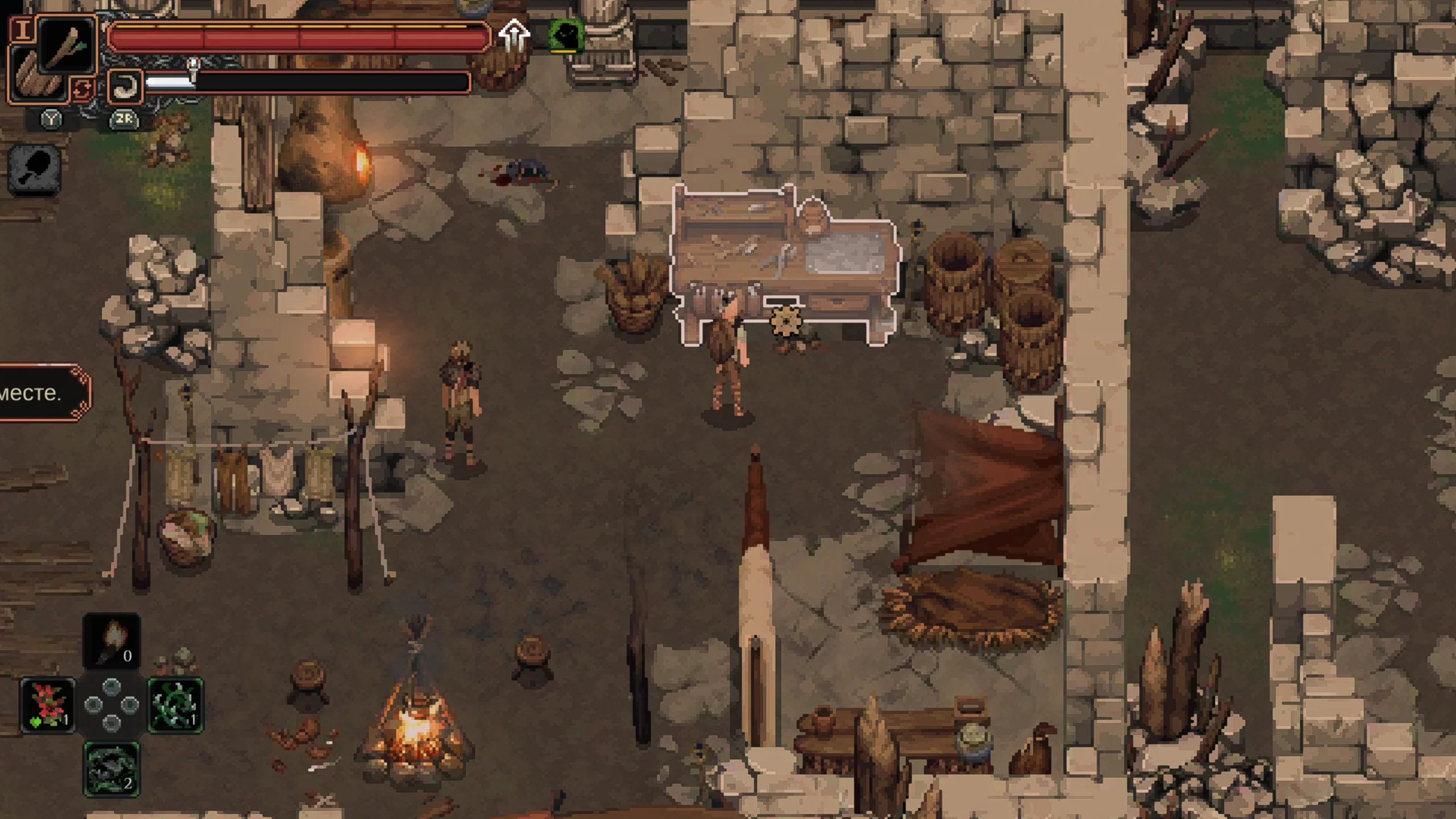Screen dimensions: 1456x819
Task: Click the green hooded figure status icon
Action: pyautogui.click(x=565, y=35)
